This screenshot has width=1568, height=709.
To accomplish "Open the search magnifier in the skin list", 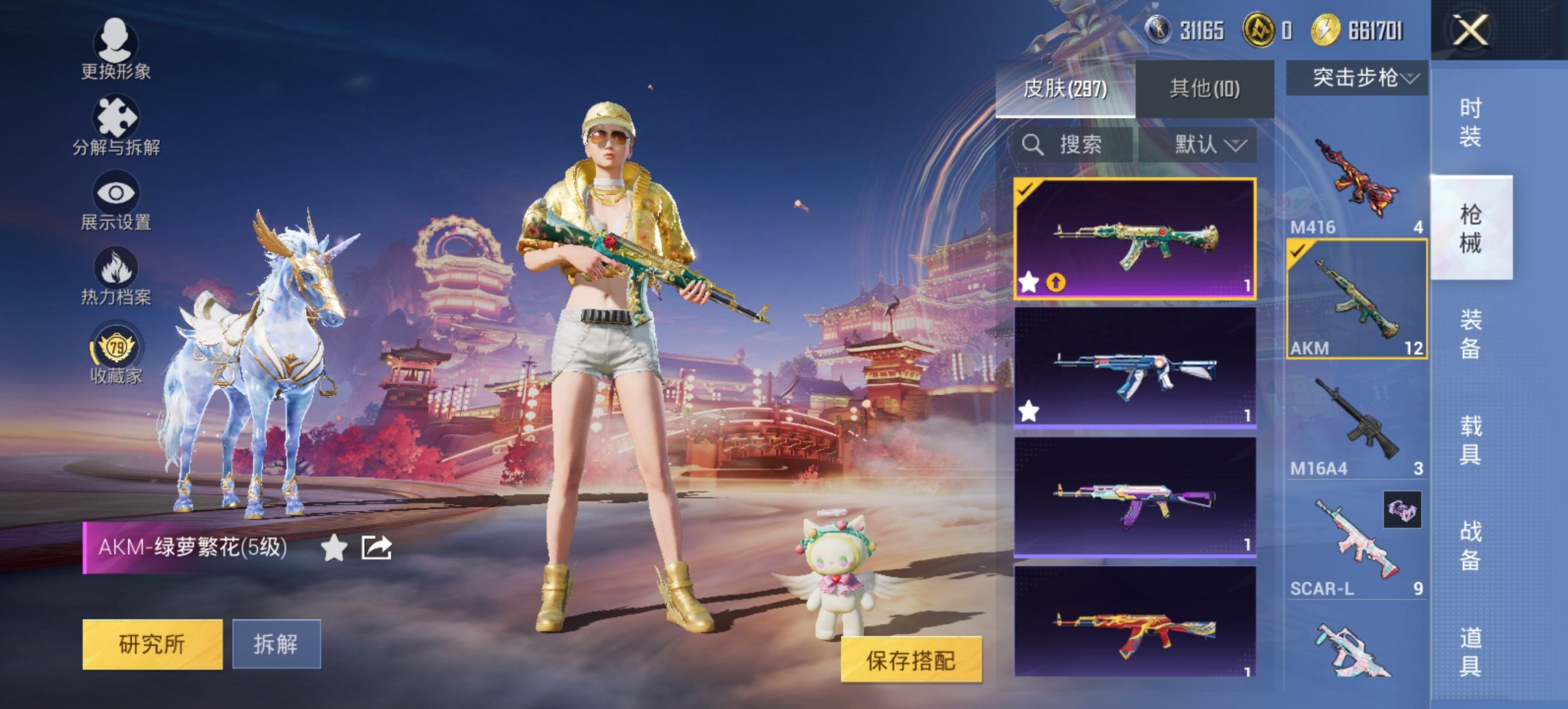I will 1032,145.
